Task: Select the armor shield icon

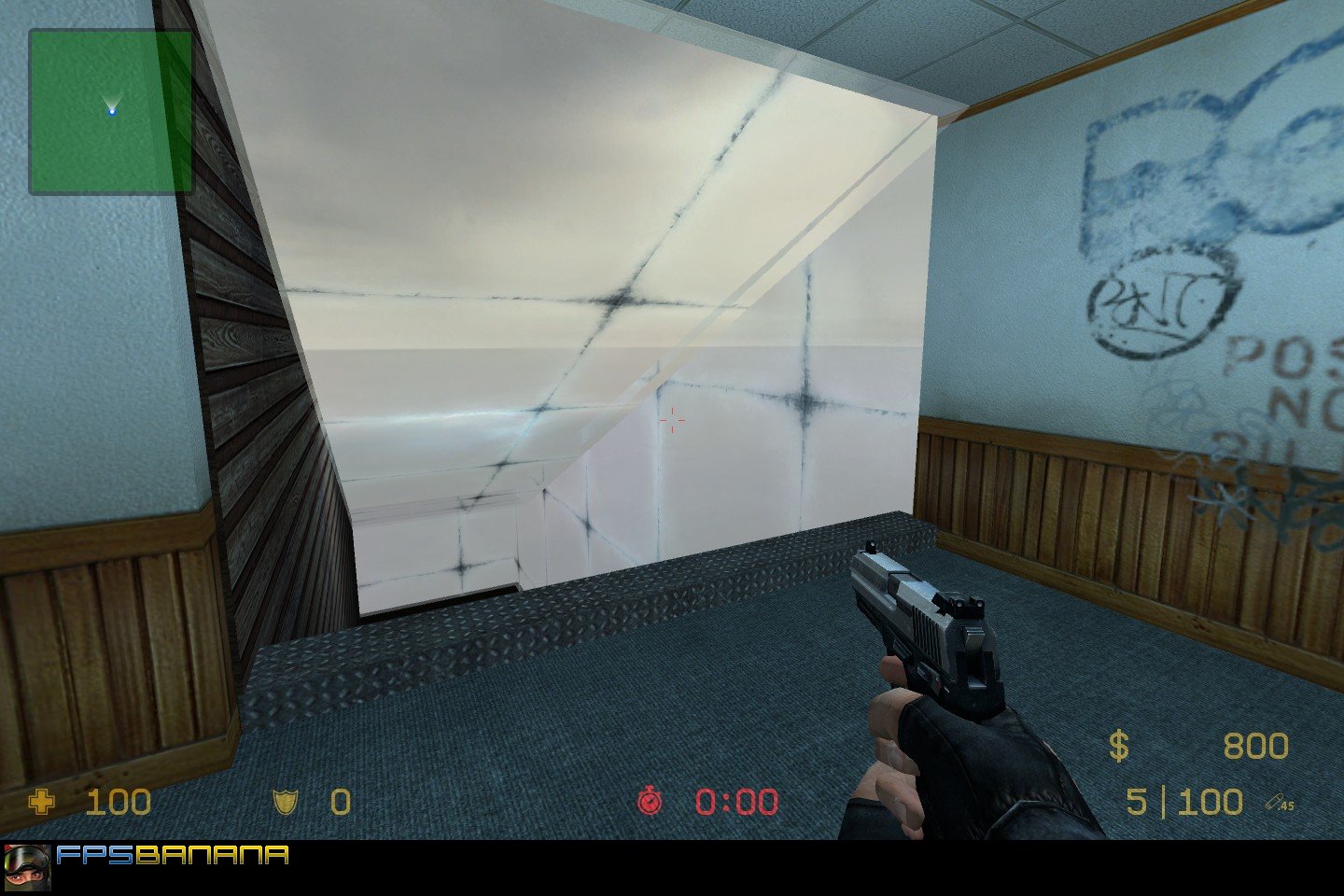Action: click(286, 803)
